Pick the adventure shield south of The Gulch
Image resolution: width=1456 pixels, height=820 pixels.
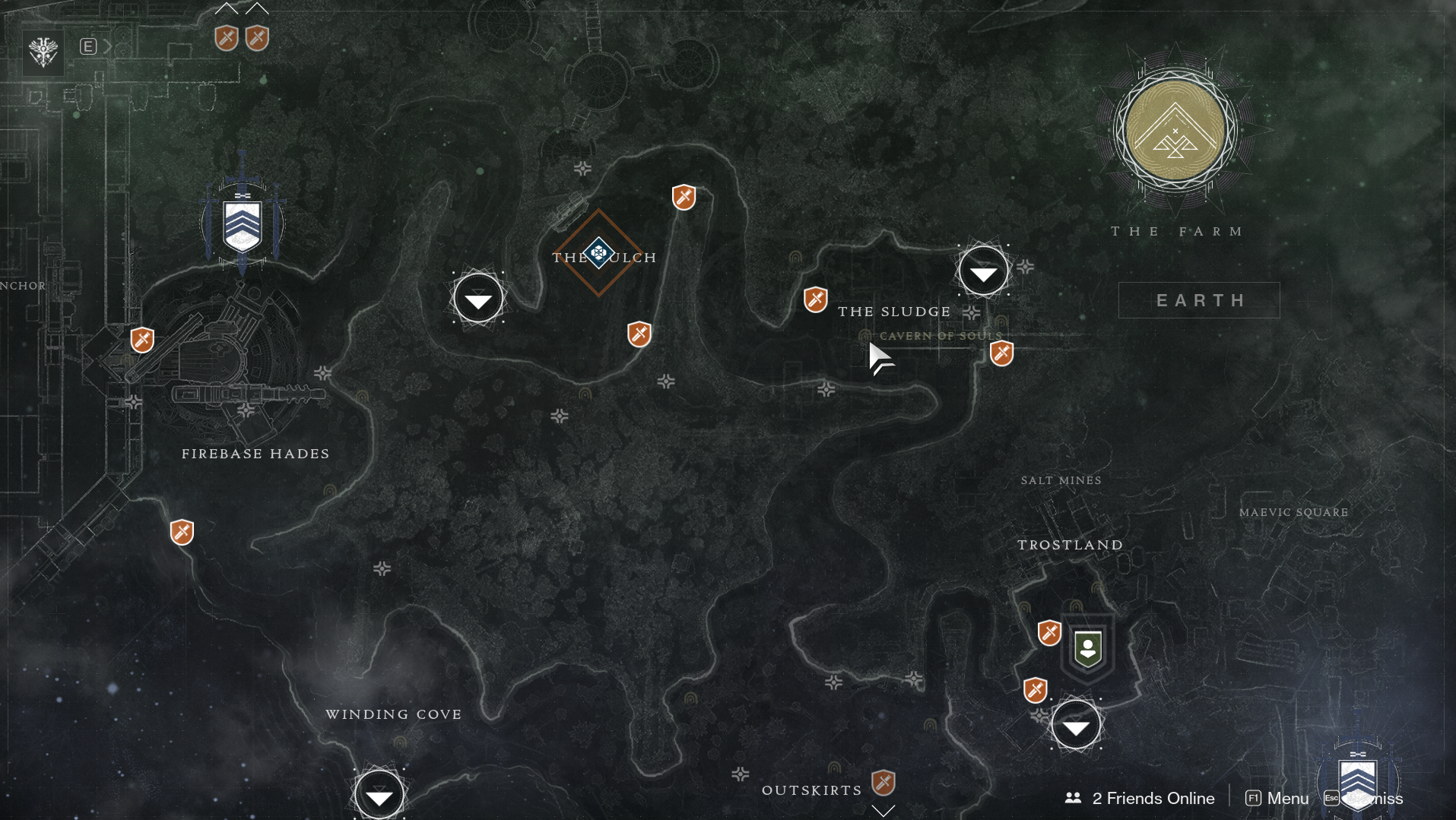click(639, 334)
